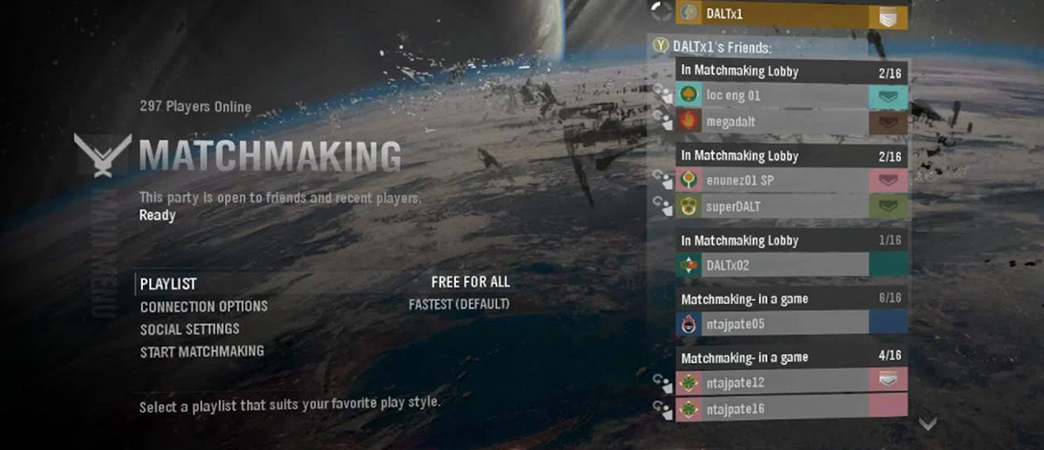This screenshot has height=450, width=1044.
Task: Select Connection Options
Action: pos(204,306)
